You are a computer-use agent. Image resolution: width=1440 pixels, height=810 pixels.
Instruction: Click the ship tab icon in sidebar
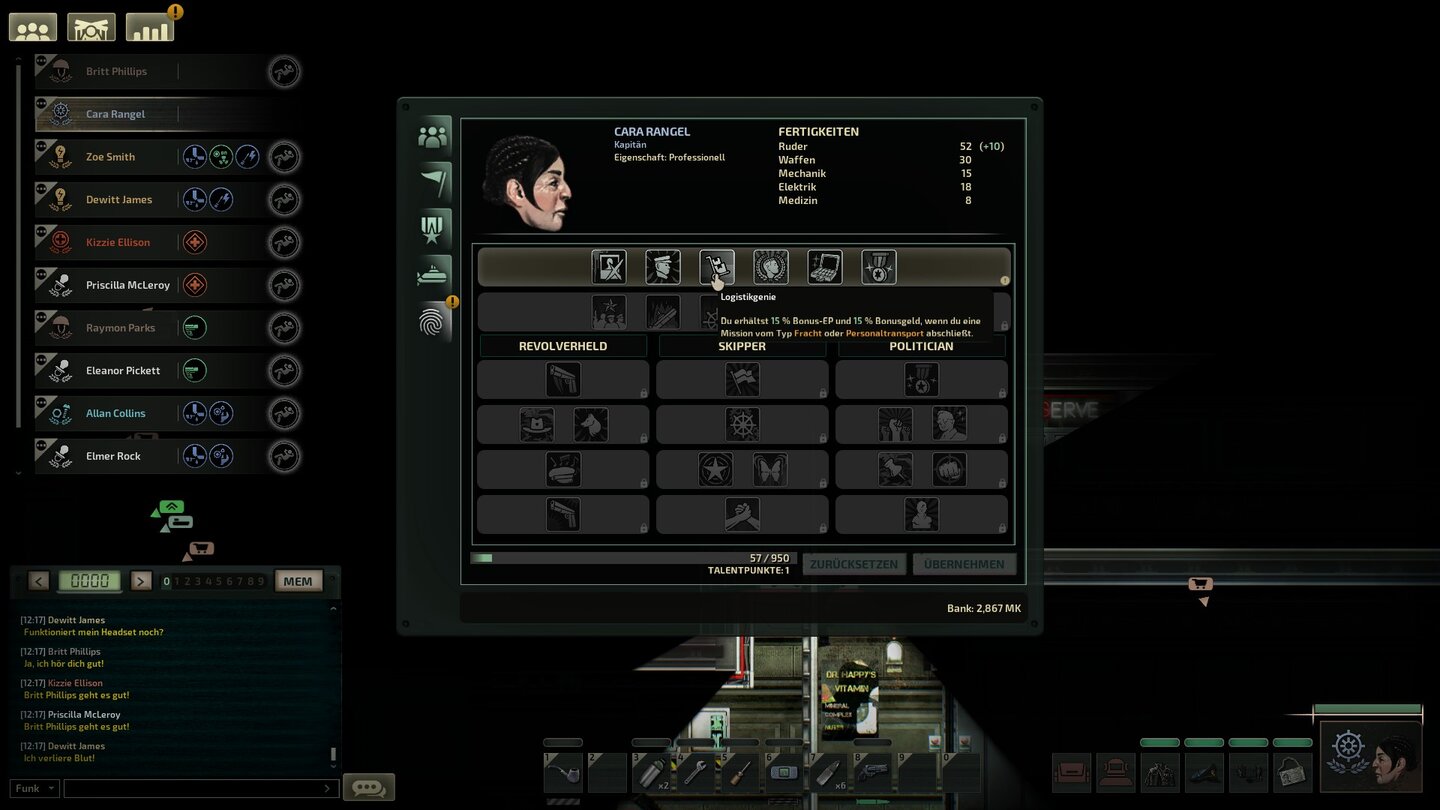(433, 273)
